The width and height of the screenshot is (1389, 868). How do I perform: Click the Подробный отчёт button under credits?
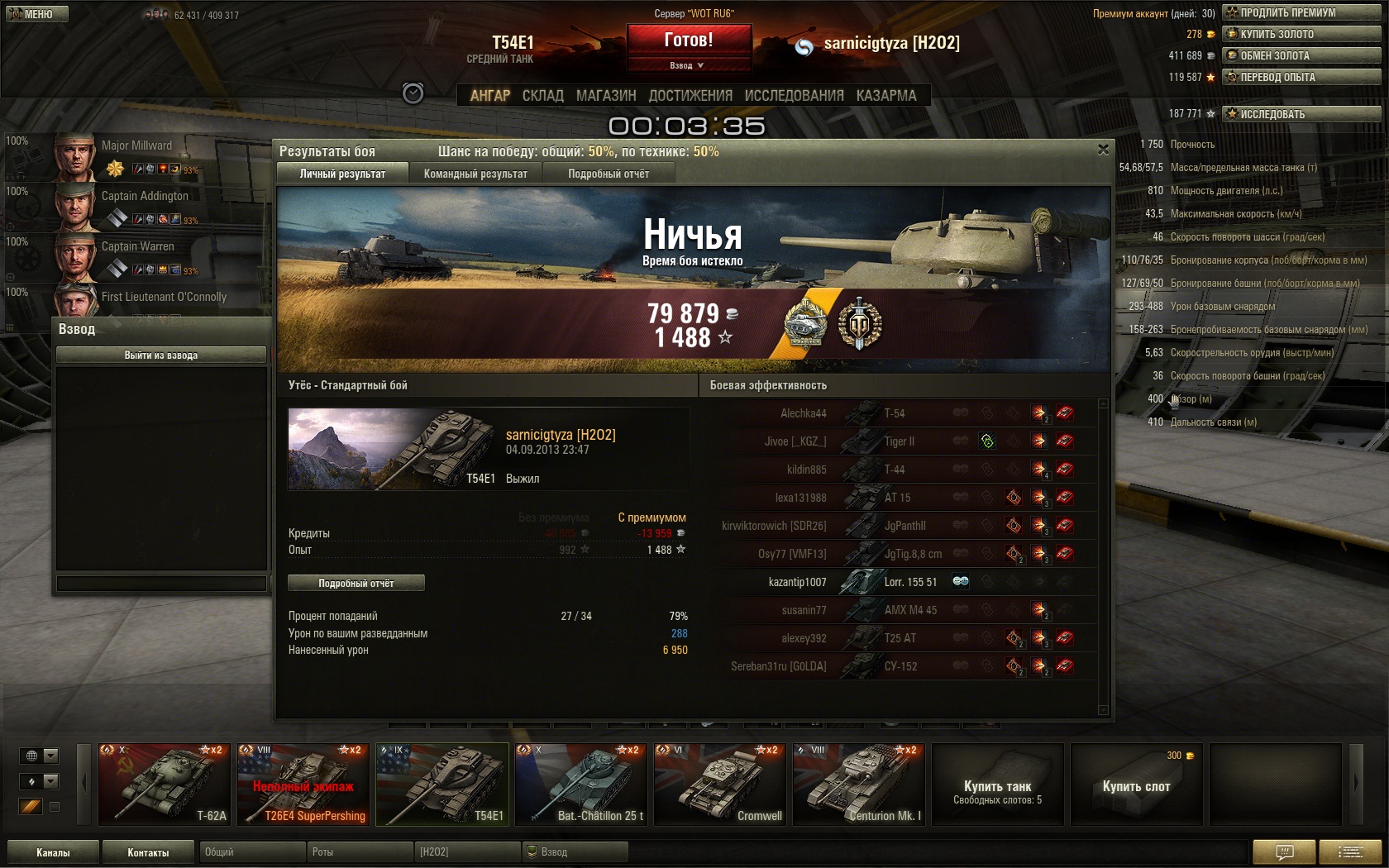coord(356,584)
